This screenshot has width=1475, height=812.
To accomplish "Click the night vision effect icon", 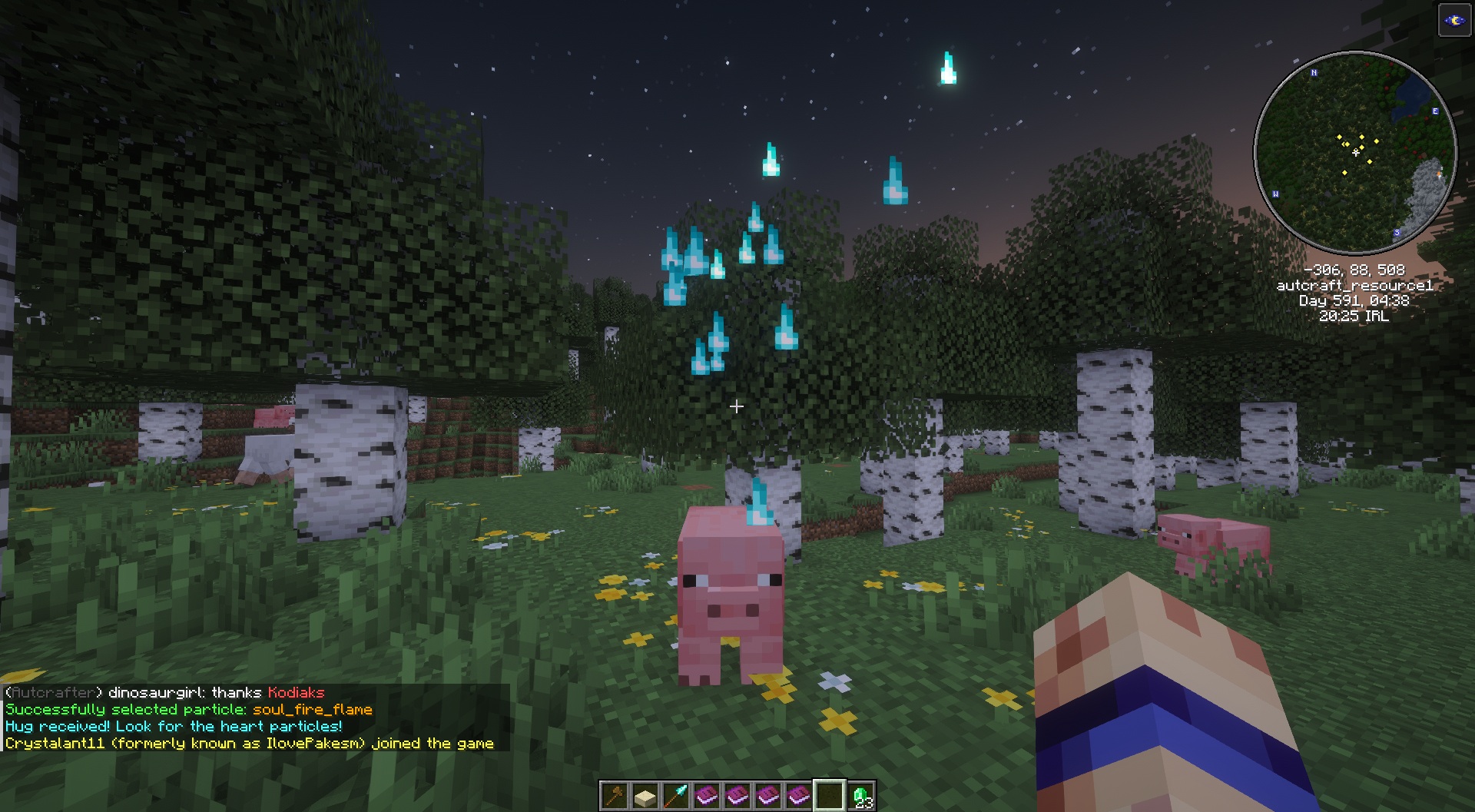I will pos(1454,21).
